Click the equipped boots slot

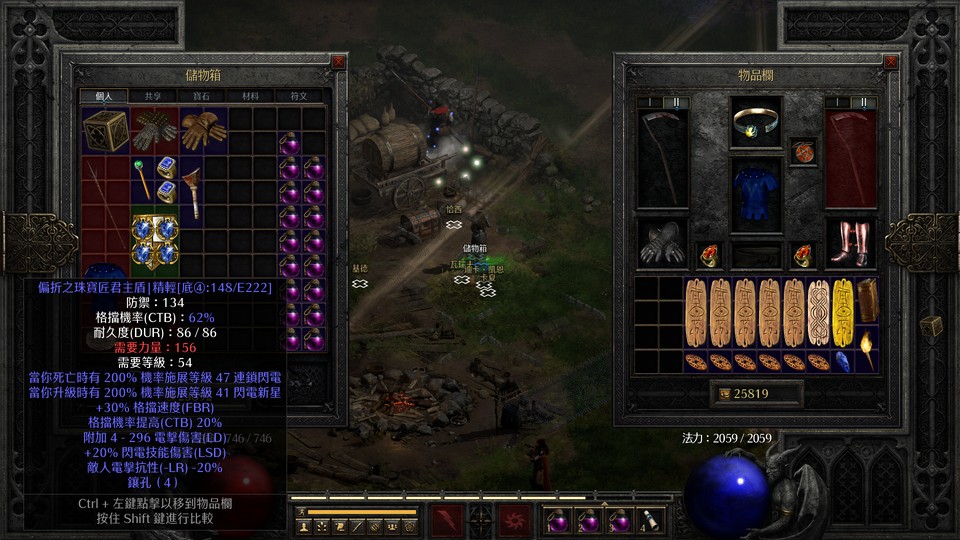point(851,245)
